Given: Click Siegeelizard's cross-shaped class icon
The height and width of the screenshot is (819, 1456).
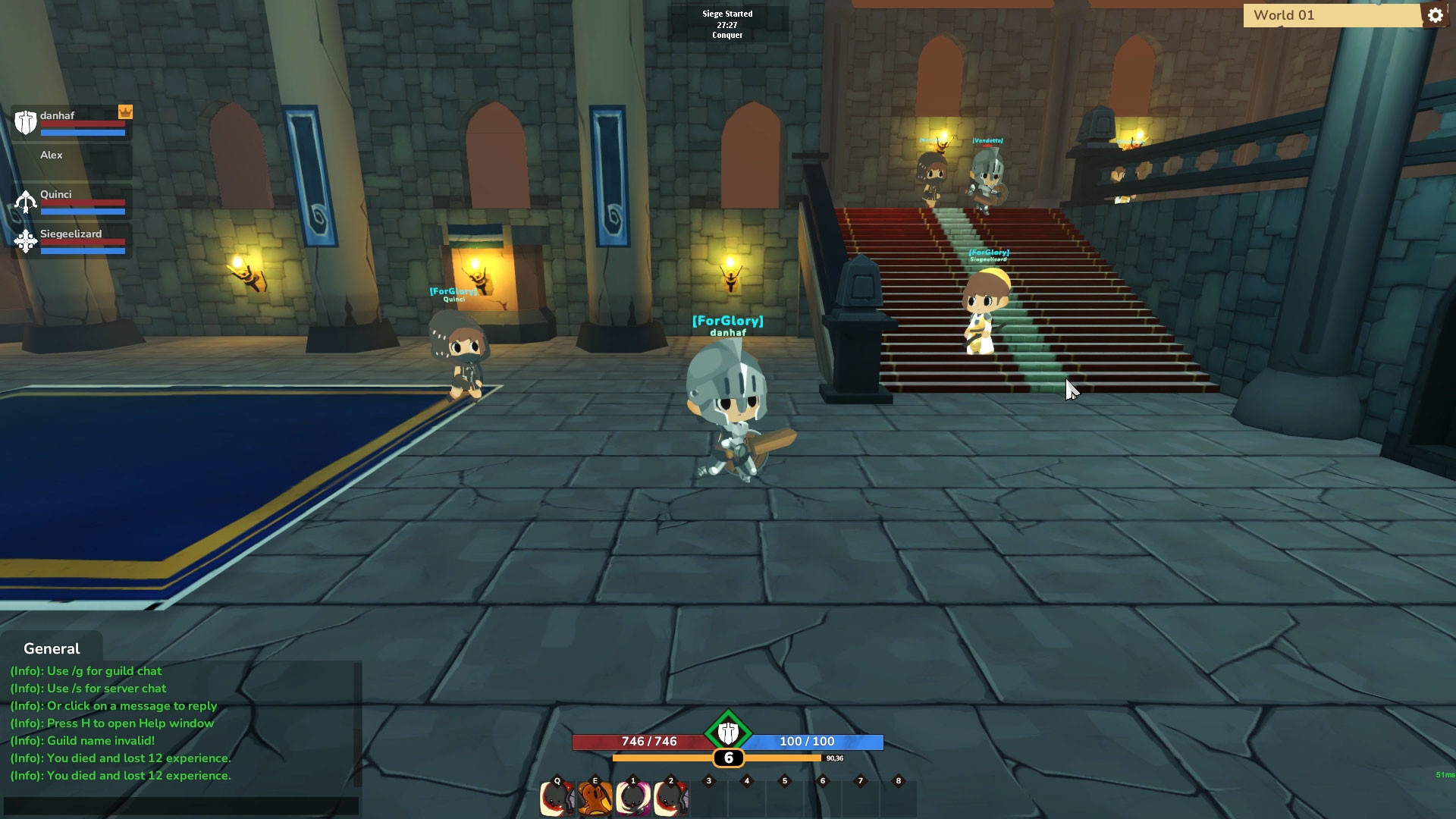Looking at the screenshot, I should pos(26,241).
